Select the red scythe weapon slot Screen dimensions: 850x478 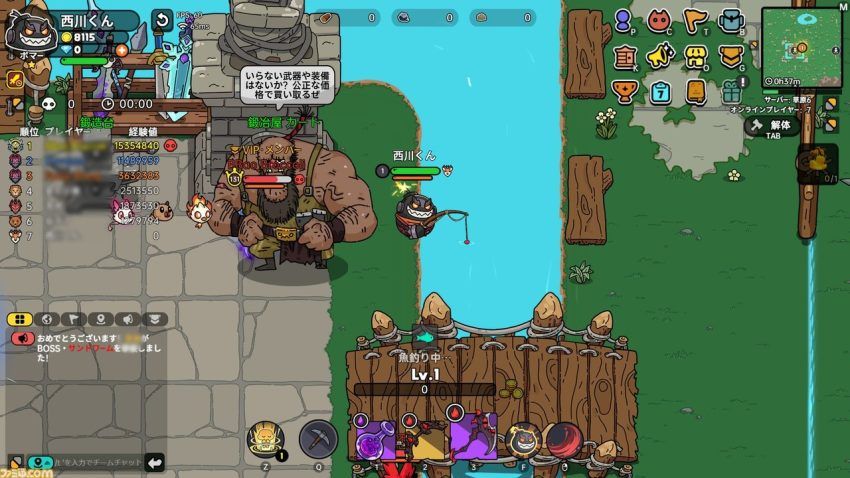pos(473,436)
